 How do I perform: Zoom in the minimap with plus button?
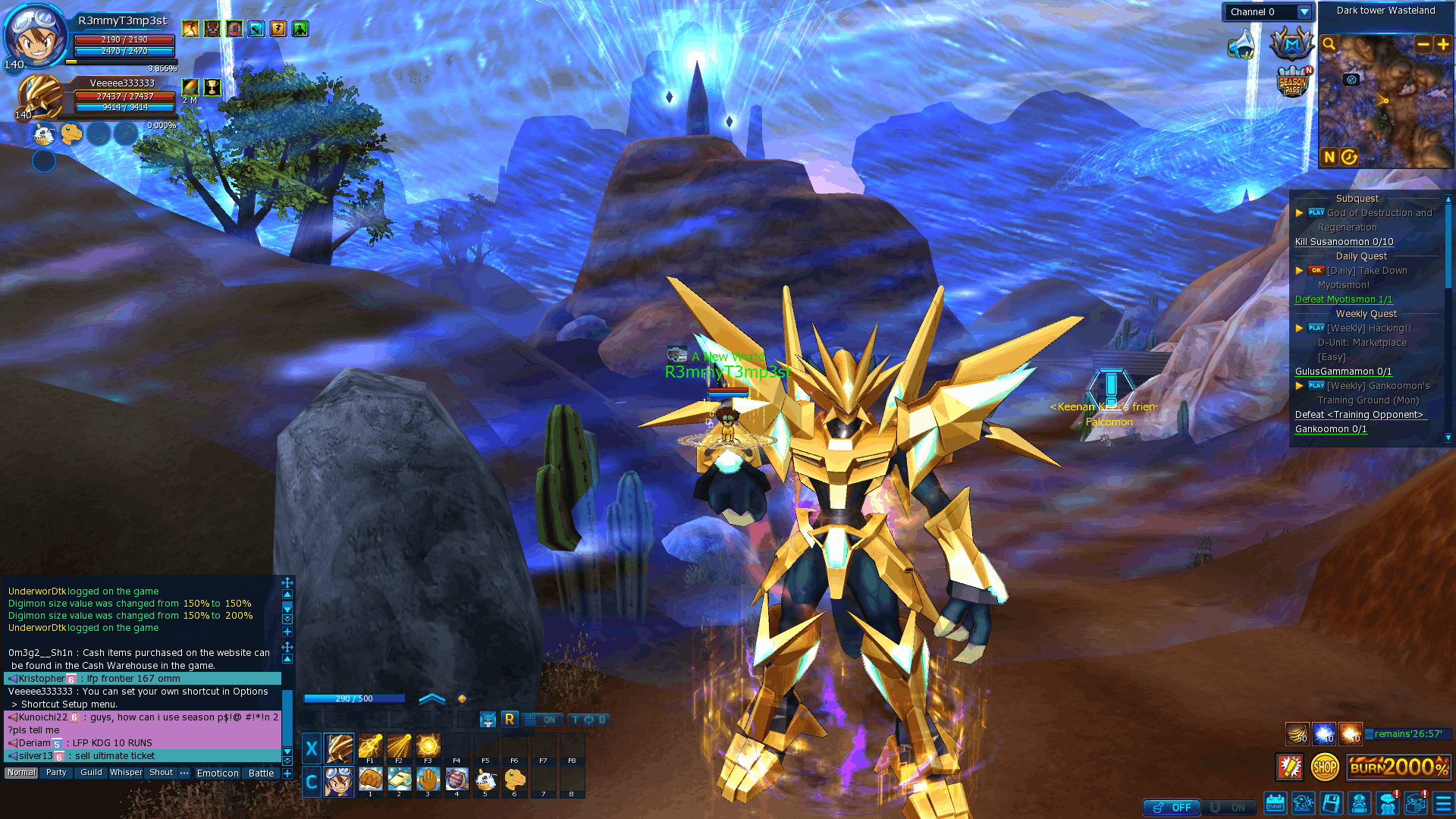(x=1443, y=44)
